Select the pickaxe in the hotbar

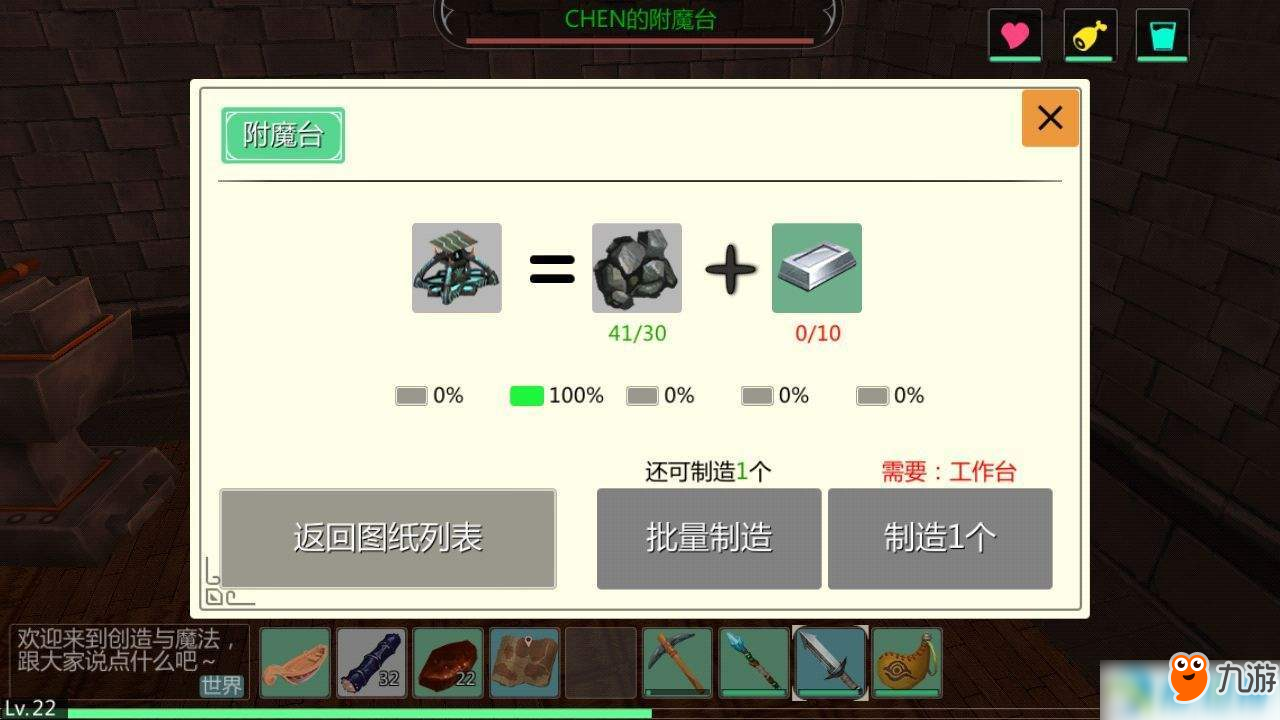click(676, 661)
